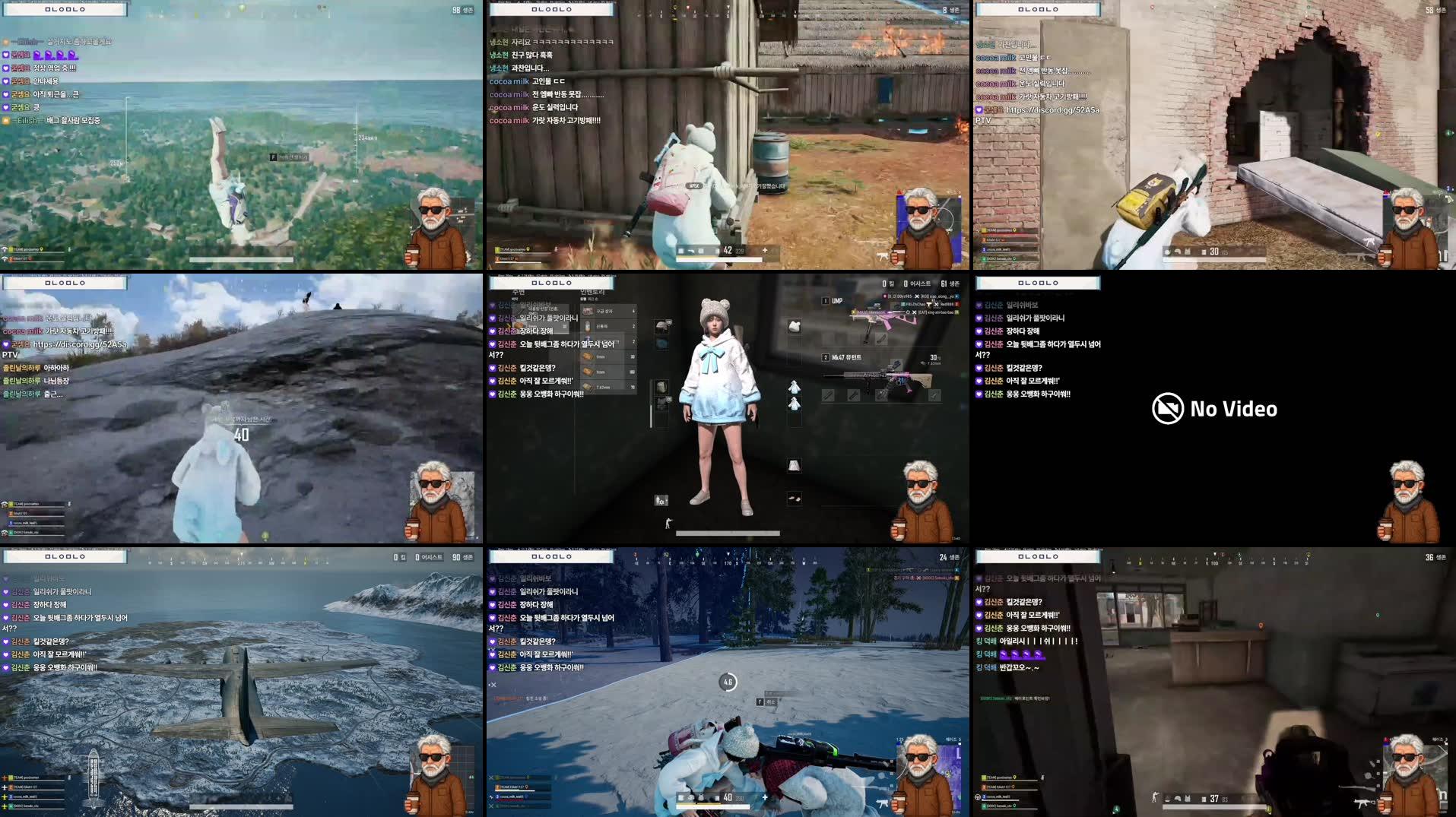Click the 구급 상자 first aid kit icon
Image resolution: width=1456 pixels, height=817 pixels.
[x=588, y=310]
